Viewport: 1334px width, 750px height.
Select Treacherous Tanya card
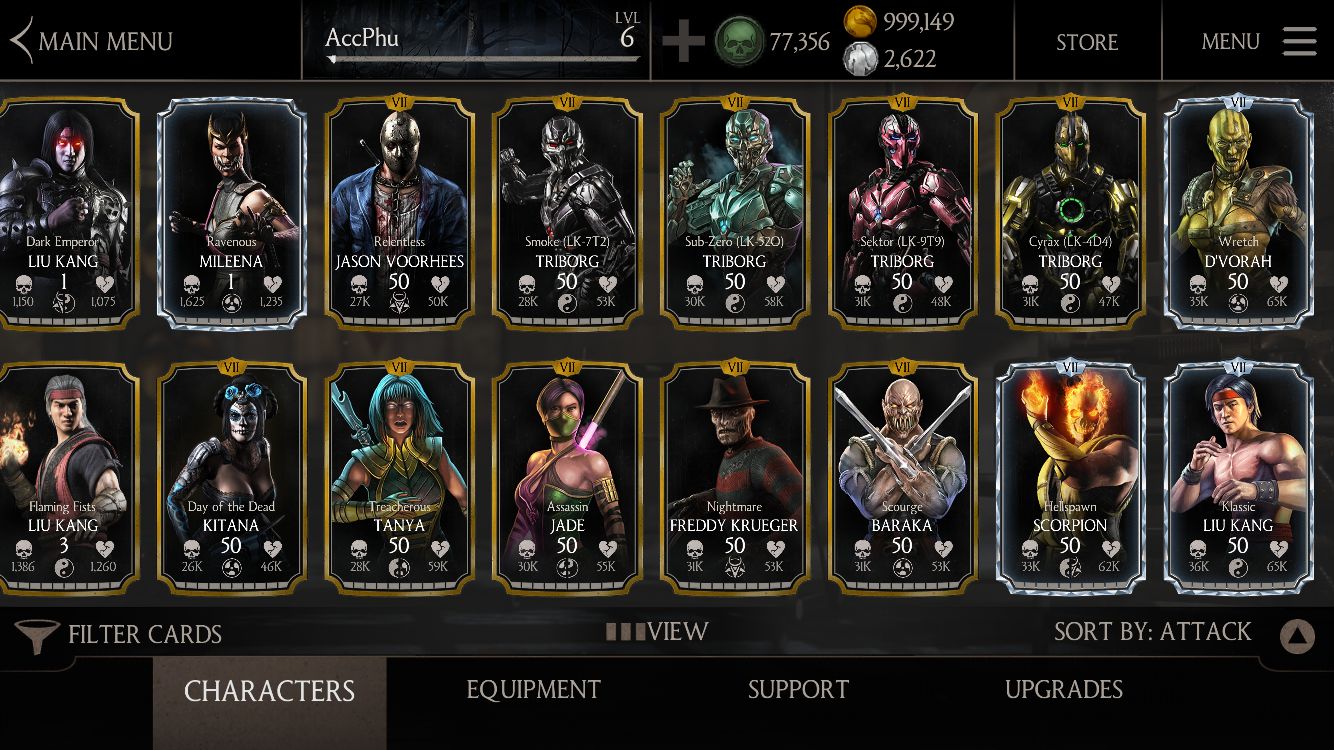(399, 477)
